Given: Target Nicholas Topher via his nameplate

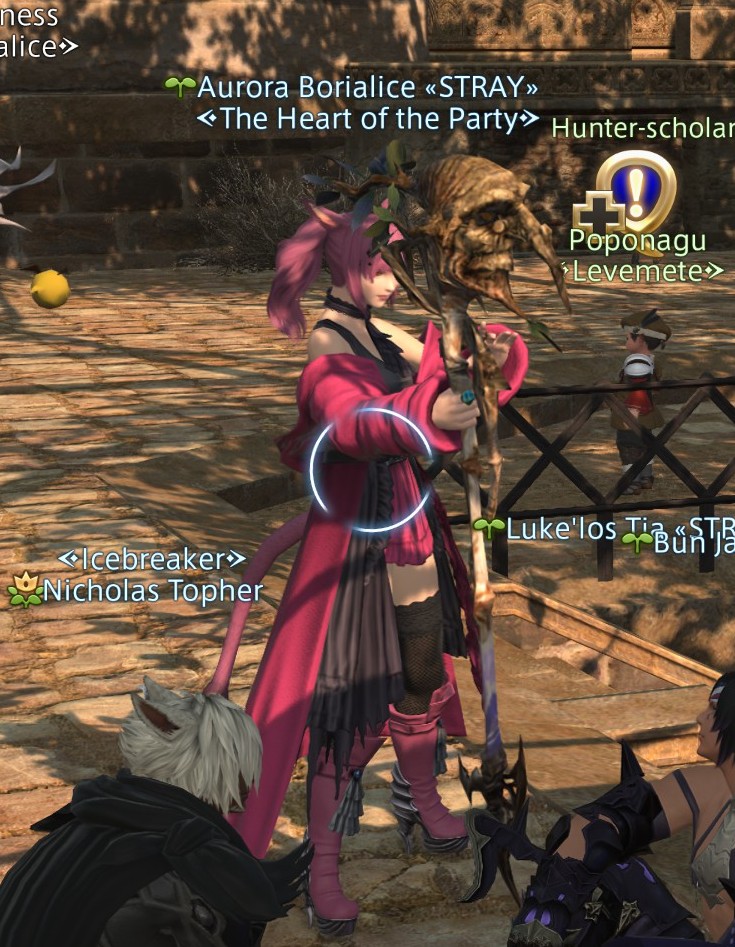Looking at the screenshot, I should tap(152, 590).
